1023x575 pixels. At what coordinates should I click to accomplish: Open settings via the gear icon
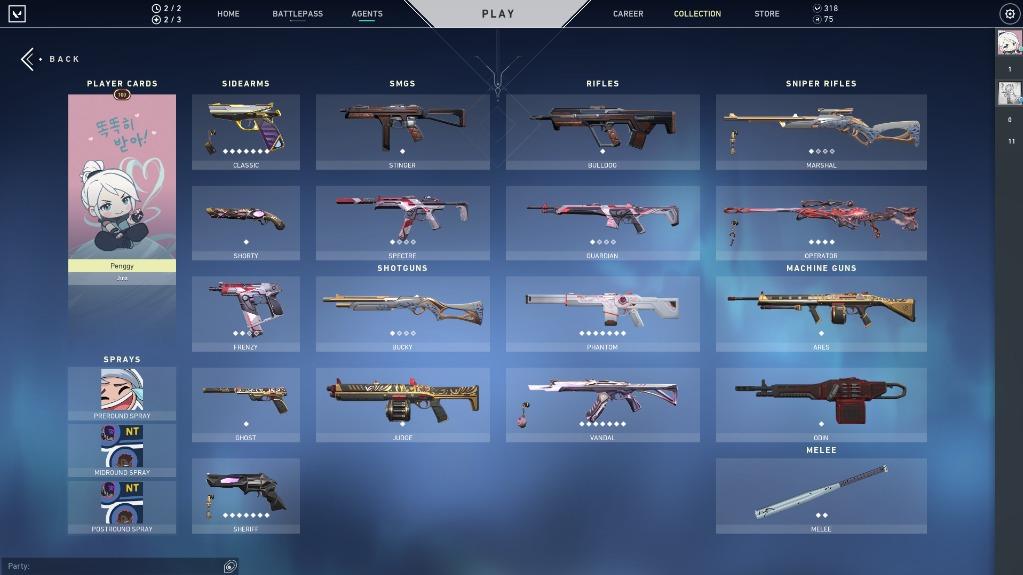pyautogui.click(x=1008, y=14)
